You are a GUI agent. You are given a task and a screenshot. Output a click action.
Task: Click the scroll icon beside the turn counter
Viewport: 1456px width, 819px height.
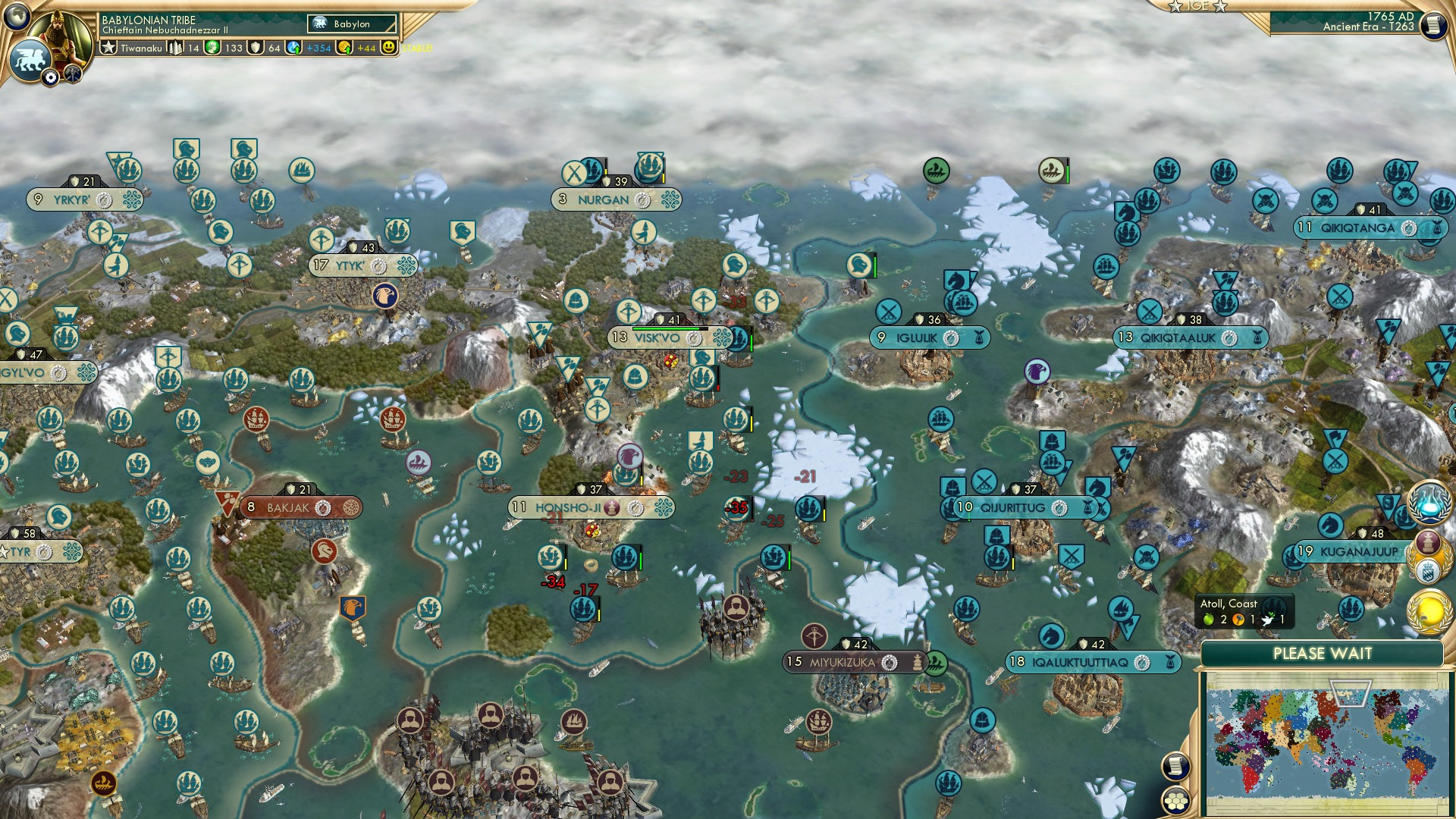[1432, 25]
